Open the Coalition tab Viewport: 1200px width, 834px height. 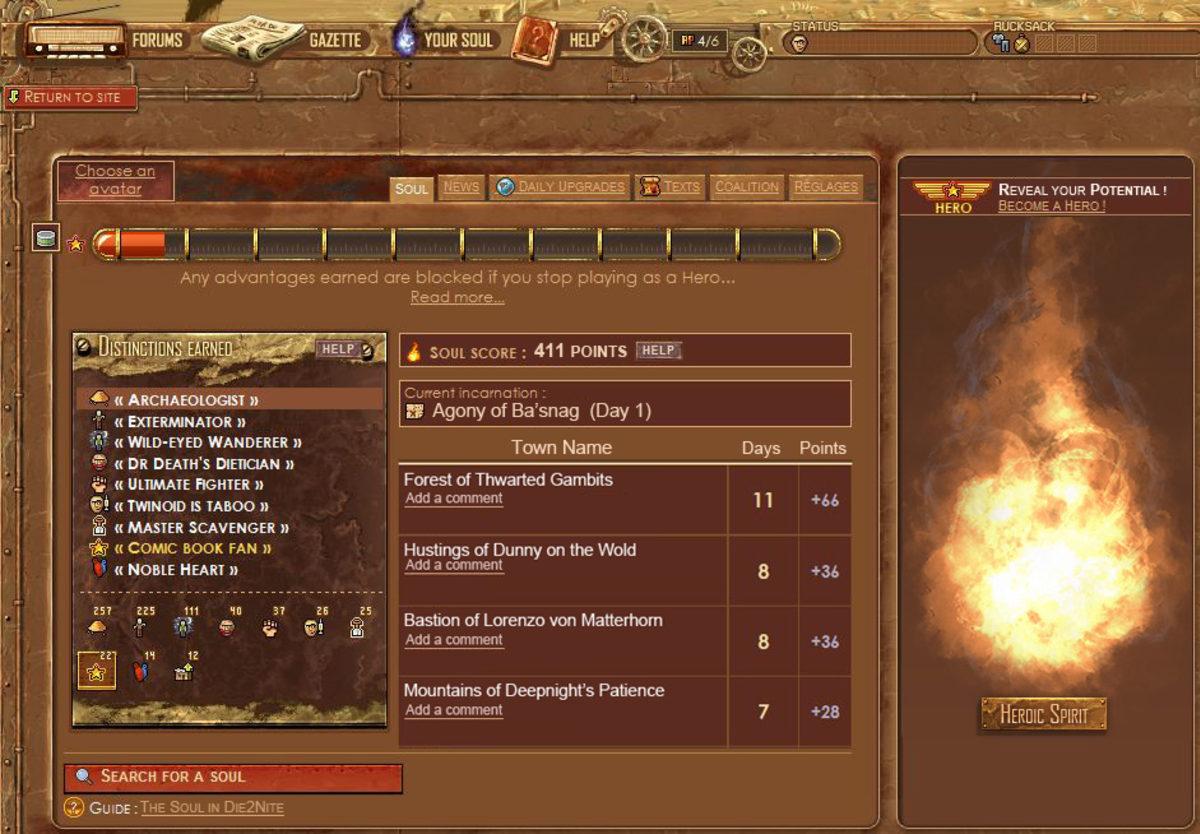(x=747, y=187)
